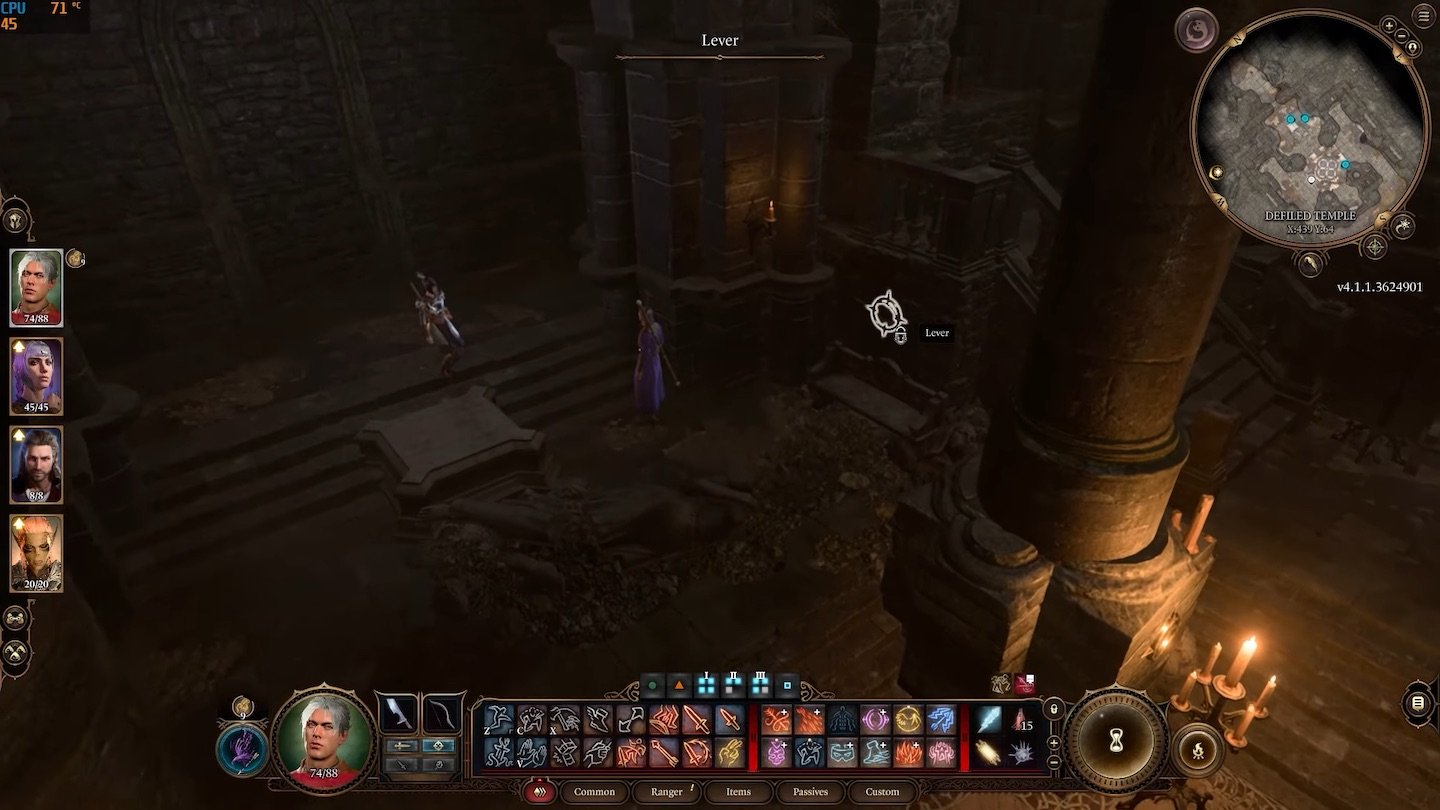This screenshot has height=810, width=1440.
Task: Center the minimap with the player-position icon
Action: [1412, 48]
